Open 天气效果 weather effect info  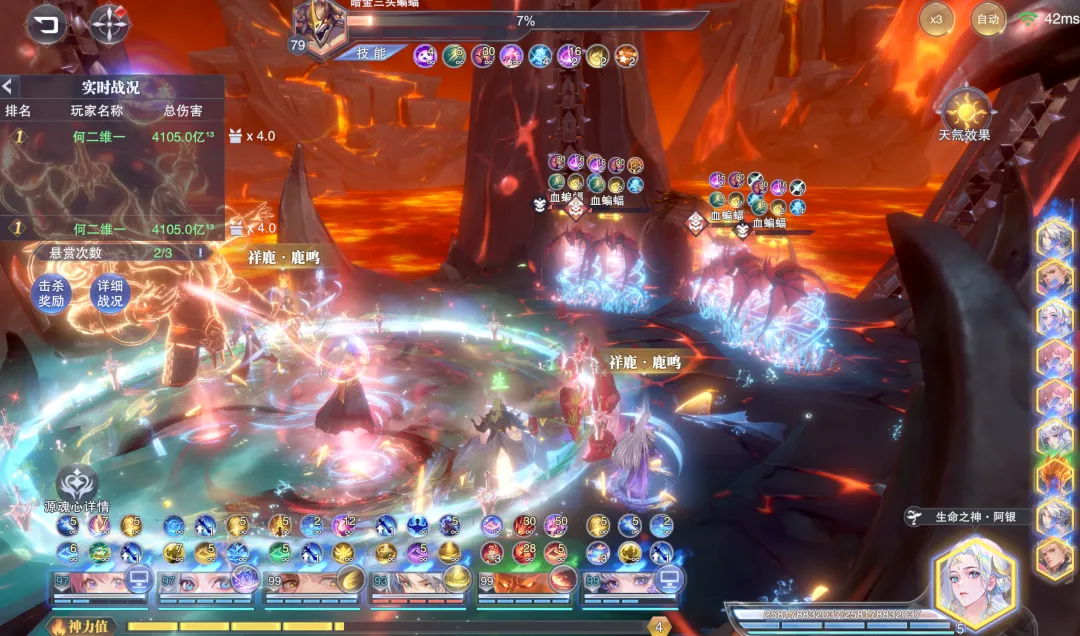[966, 110]
